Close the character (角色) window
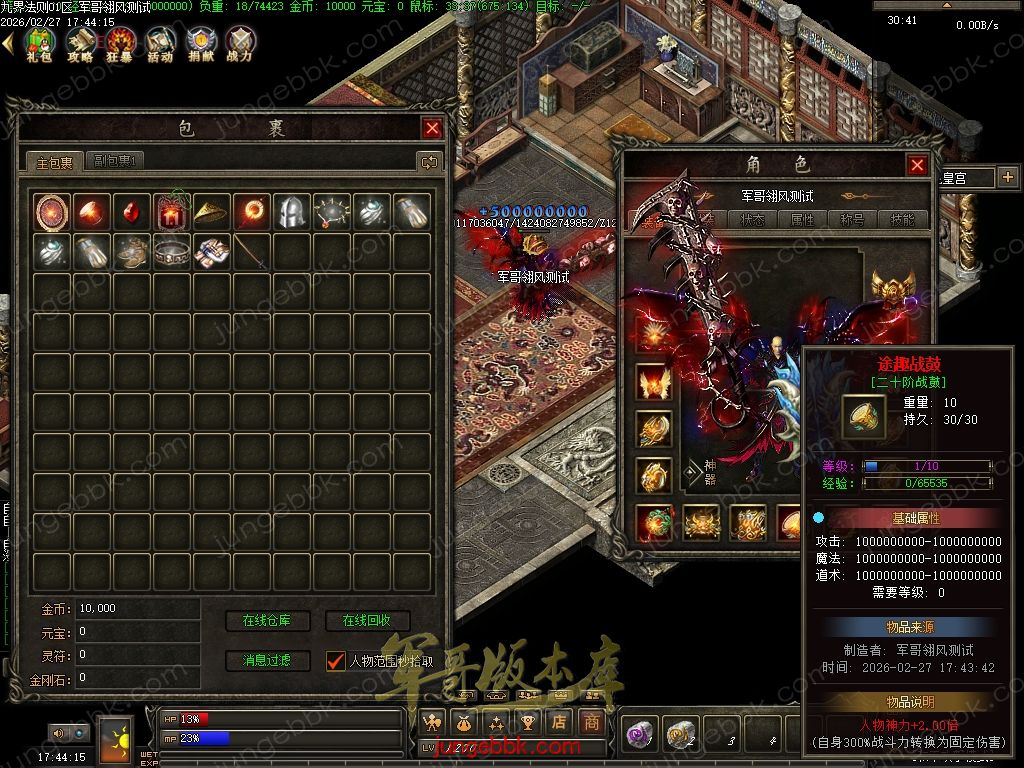1024x768 pixels. [x=917, y=165]
